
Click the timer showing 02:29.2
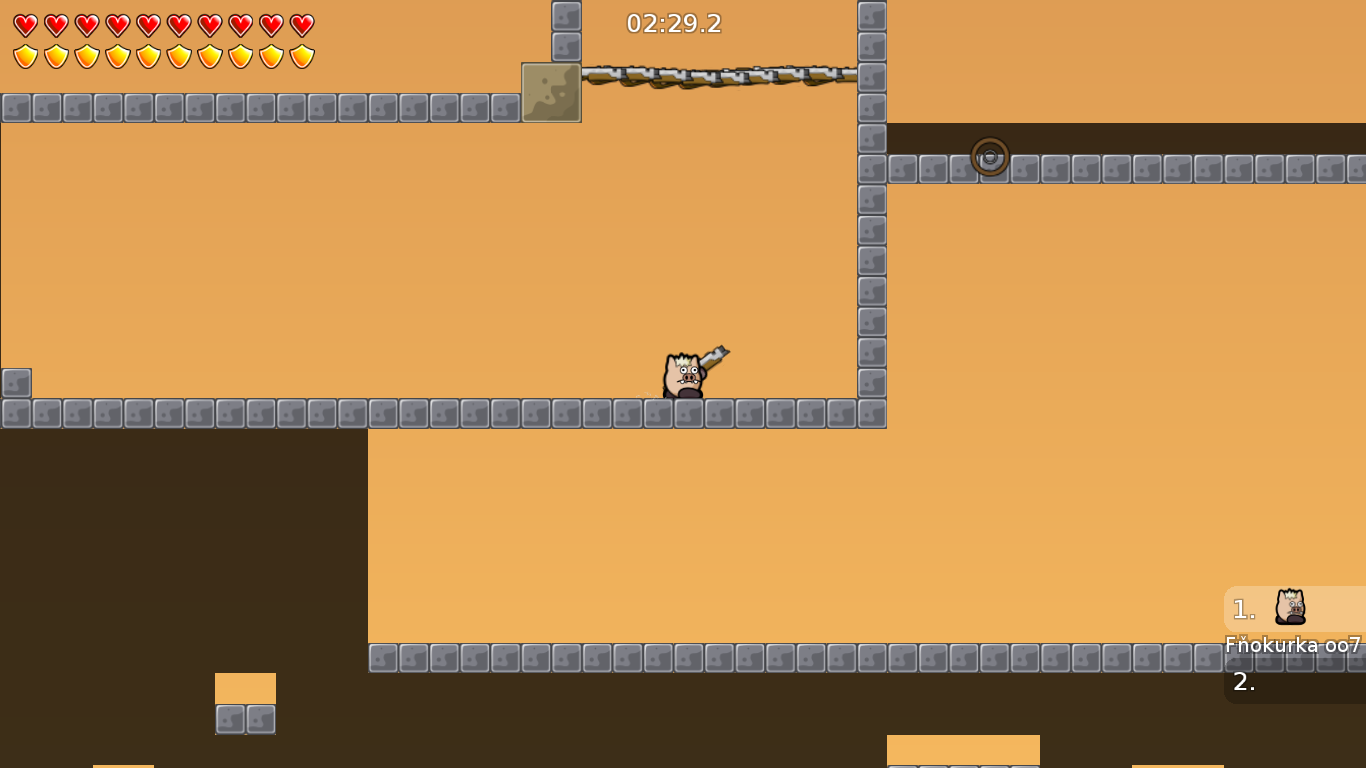672,23
